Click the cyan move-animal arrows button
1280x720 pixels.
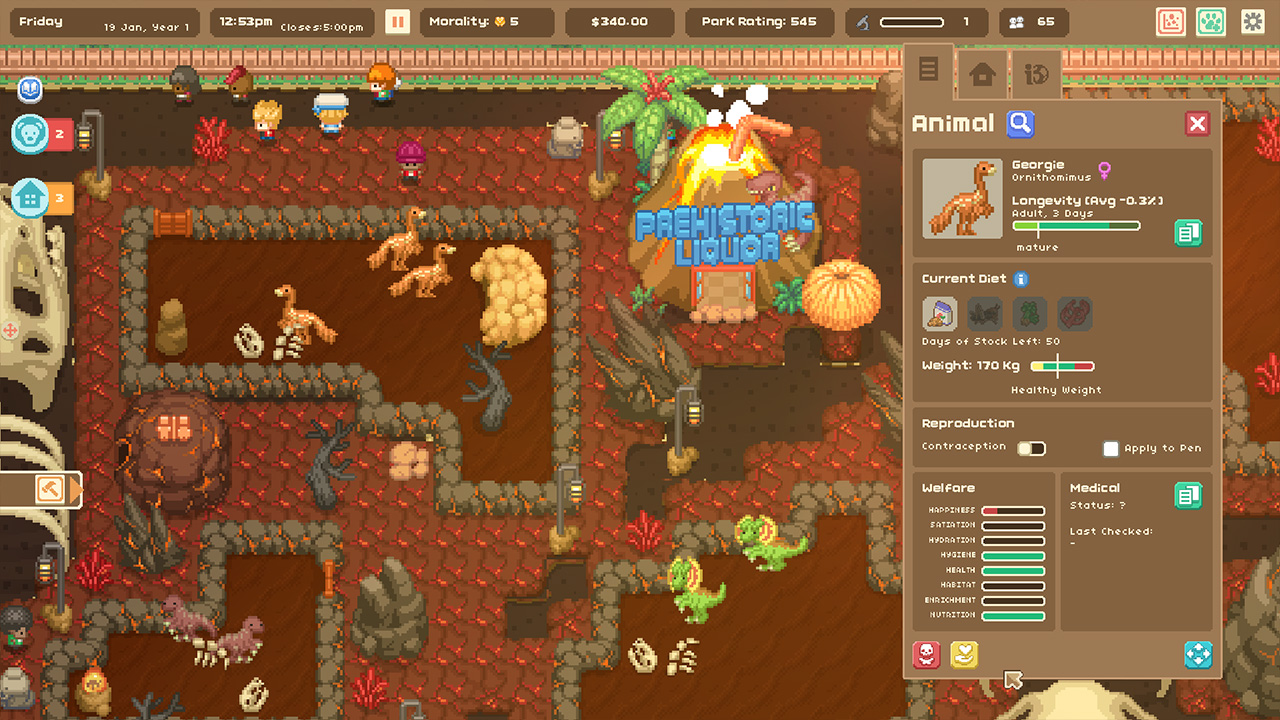(x=1197, y=656)
